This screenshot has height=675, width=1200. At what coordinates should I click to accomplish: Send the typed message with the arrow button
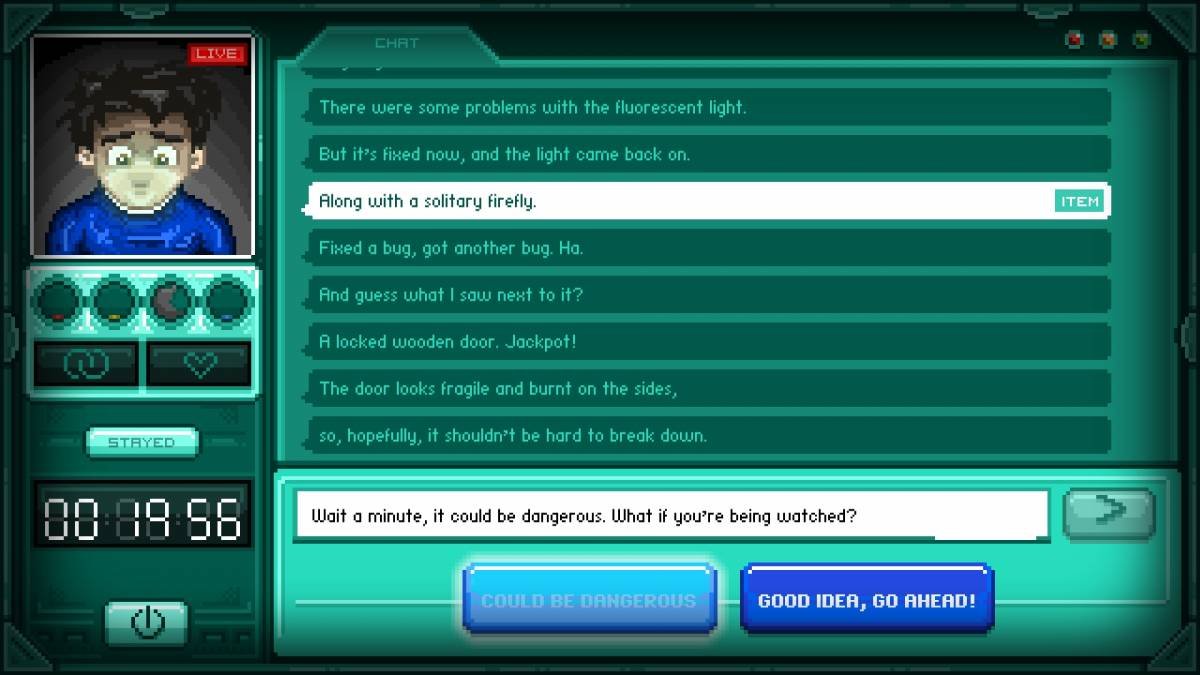[1108, 513]
